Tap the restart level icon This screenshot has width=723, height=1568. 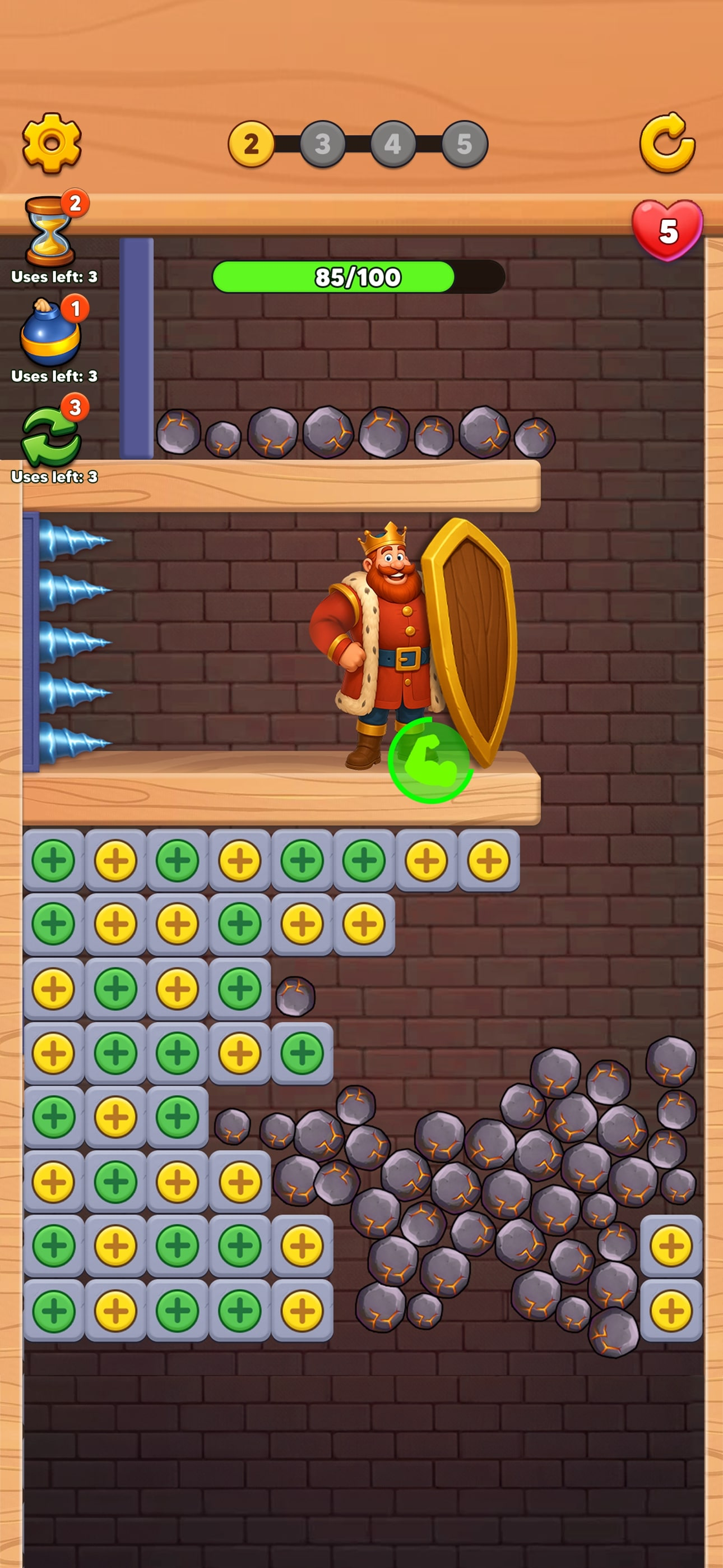click(x=669, y=144)
